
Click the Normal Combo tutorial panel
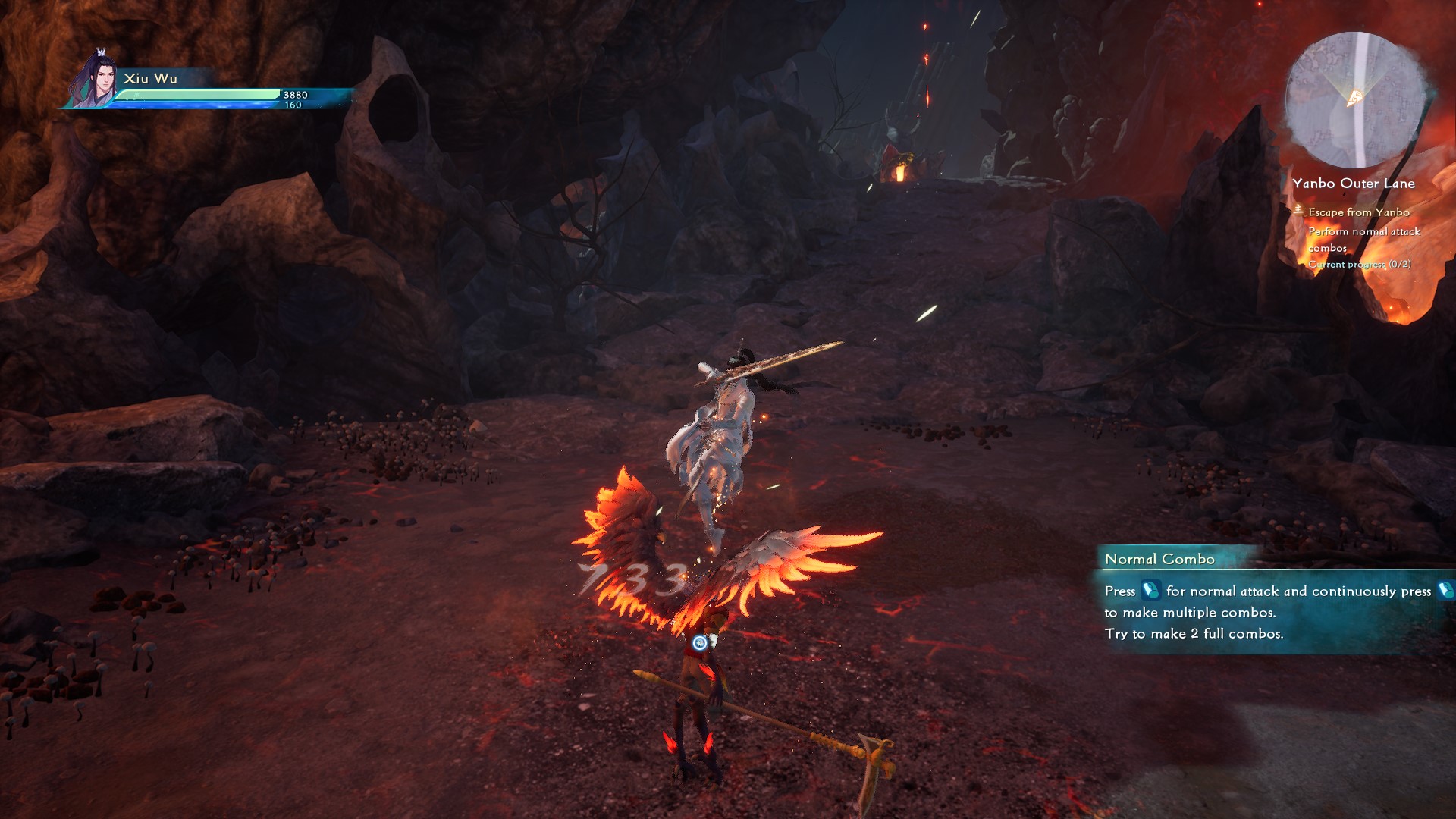pos(1274,601)
